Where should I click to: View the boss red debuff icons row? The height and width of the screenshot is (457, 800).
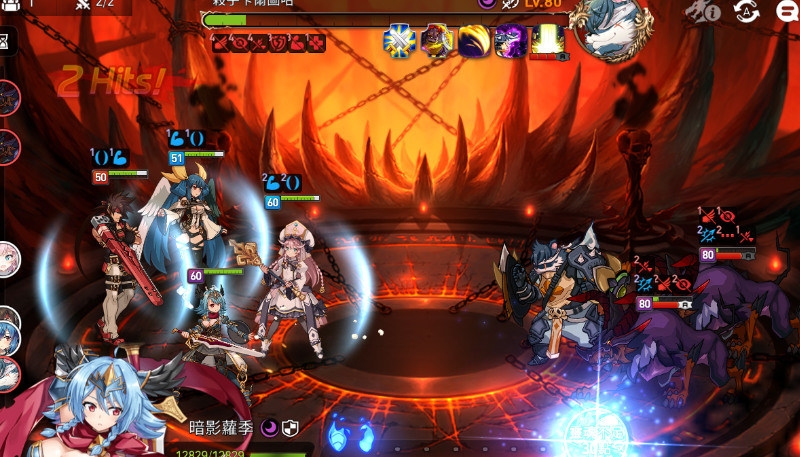268,42
